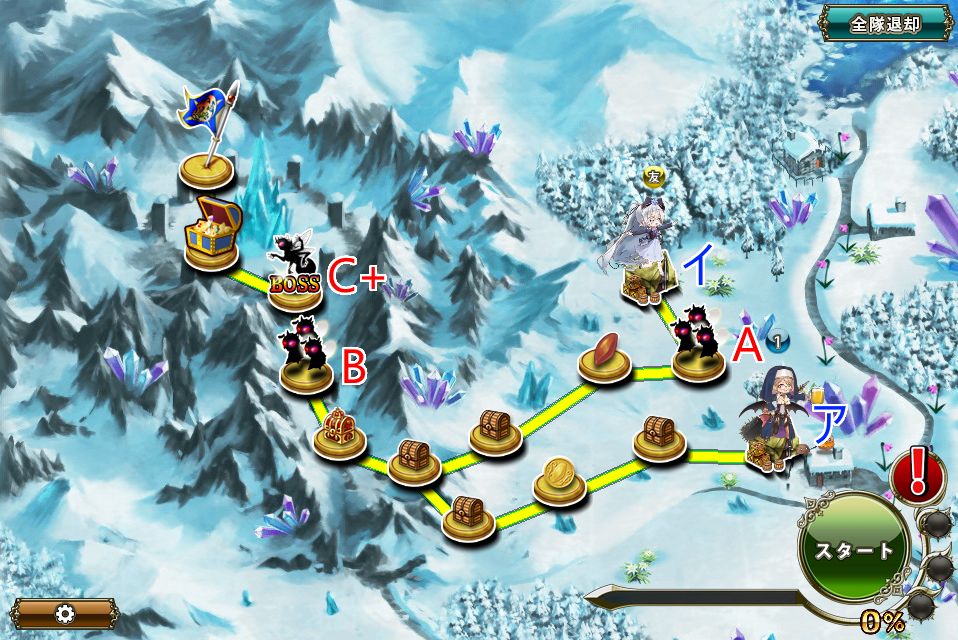Screen dimensions: 958x640
Task: Open settings with the gear button
Action: 64,612
